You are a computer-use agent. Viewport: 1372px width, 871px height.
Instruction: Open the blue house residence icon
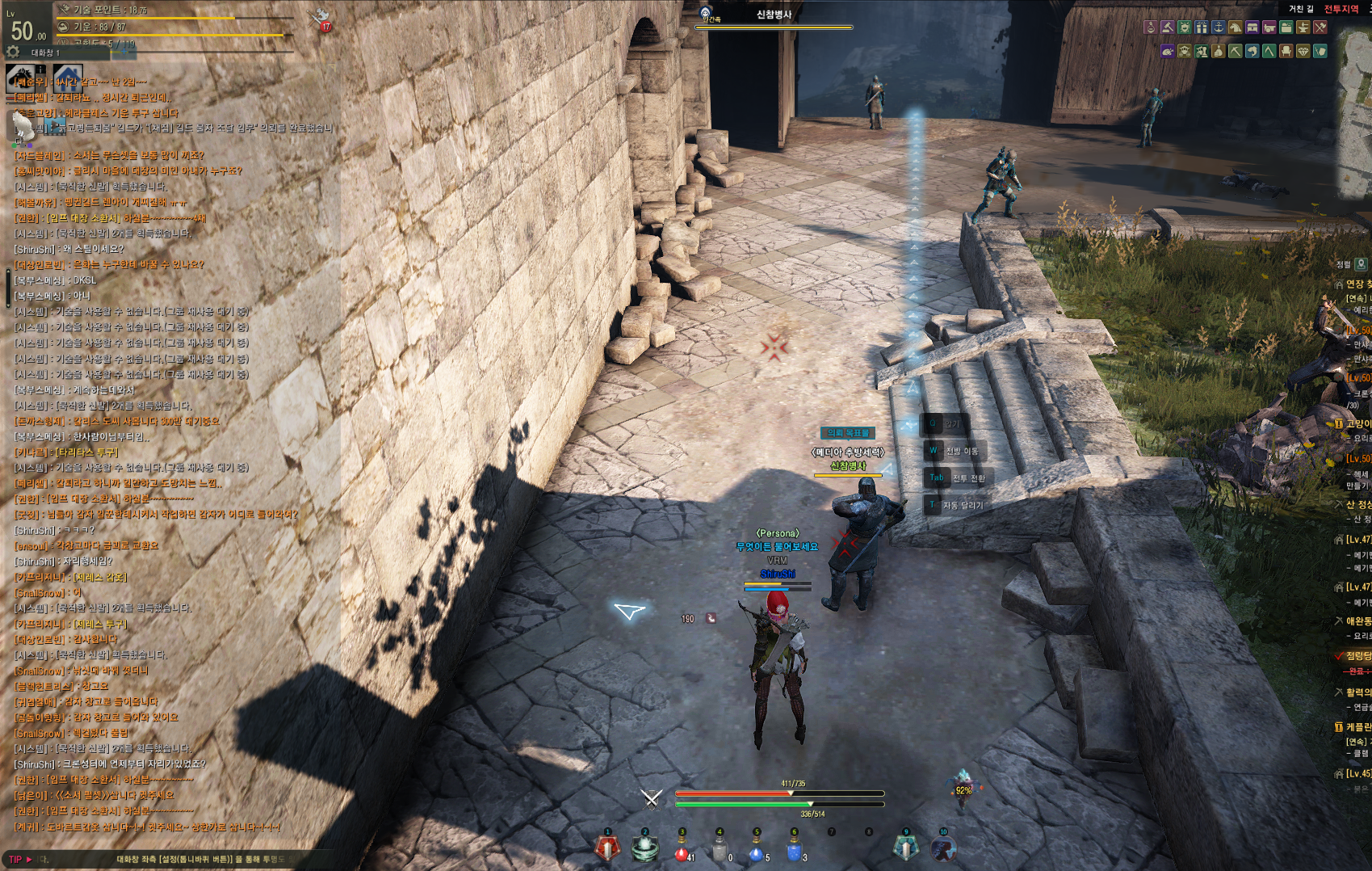pyautogui.click(x=68, y=78)
